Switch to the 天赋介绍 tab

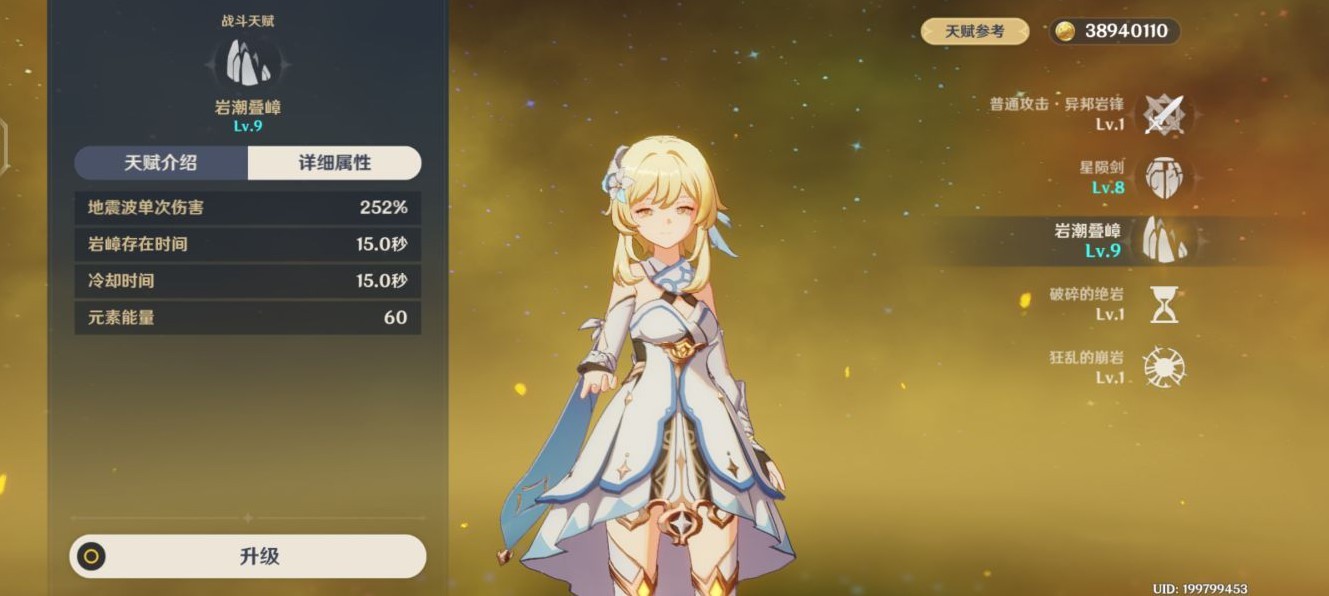pyautogui.click(x=161, y=163)
